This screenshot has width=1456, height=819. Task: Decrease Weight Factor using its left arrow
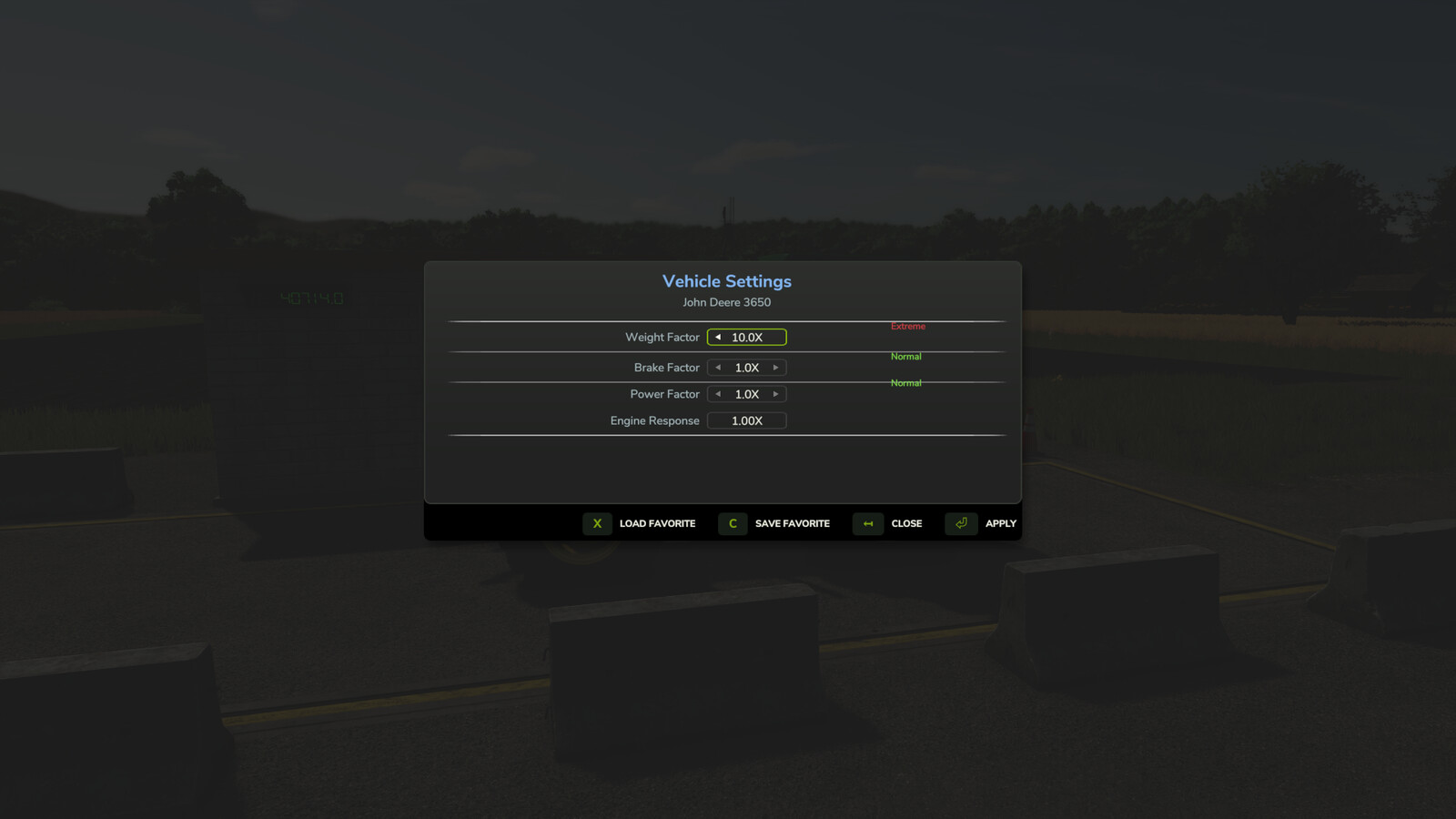point(718,337)
